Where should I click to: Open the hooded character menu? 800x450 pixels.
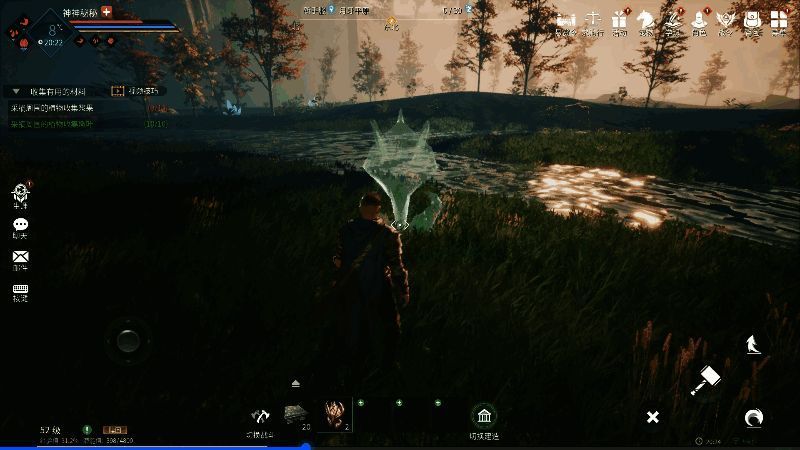point(700,20)
